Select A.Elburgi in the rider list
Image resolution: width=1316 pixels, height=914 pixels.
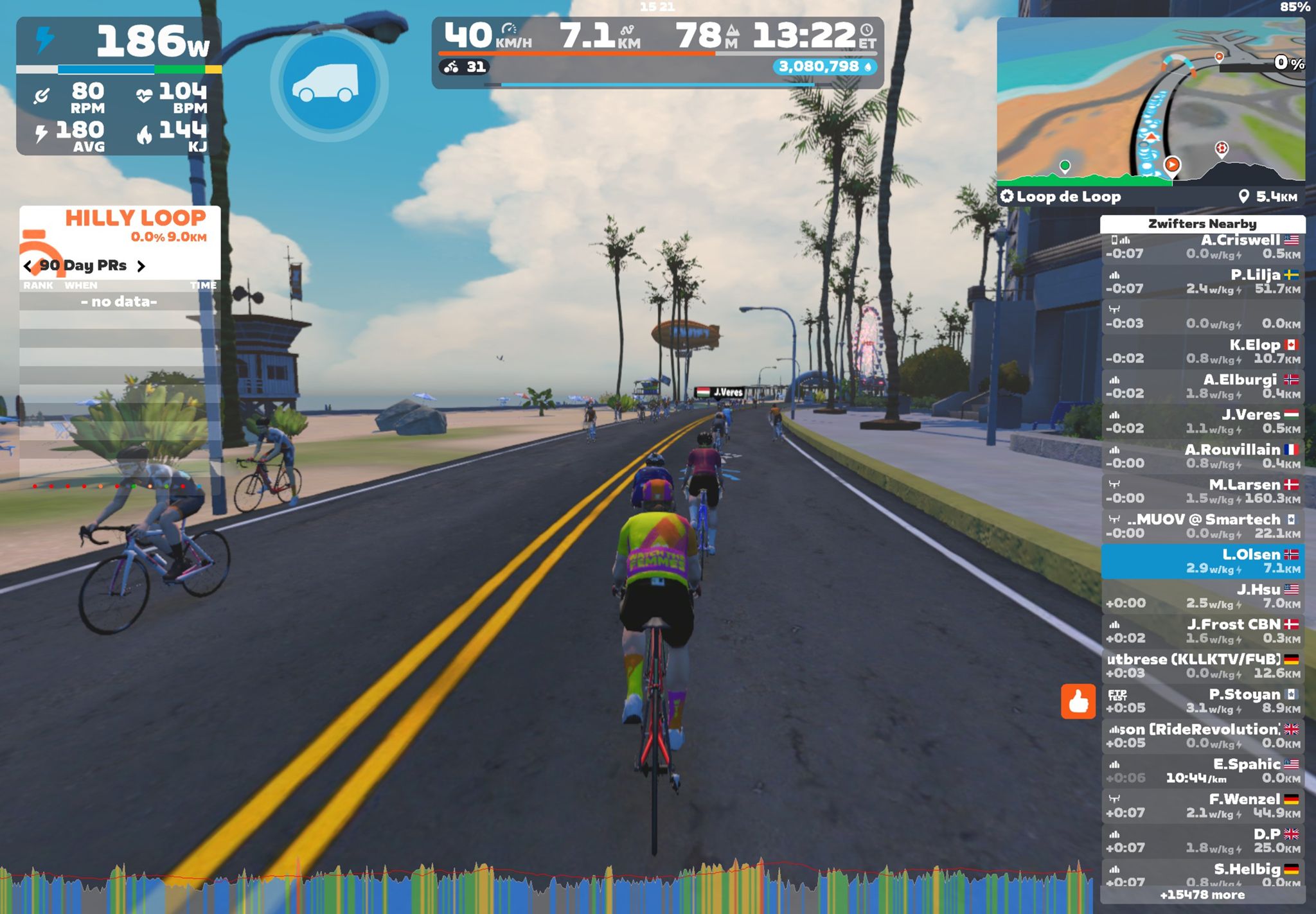(x=1202, y=387)
